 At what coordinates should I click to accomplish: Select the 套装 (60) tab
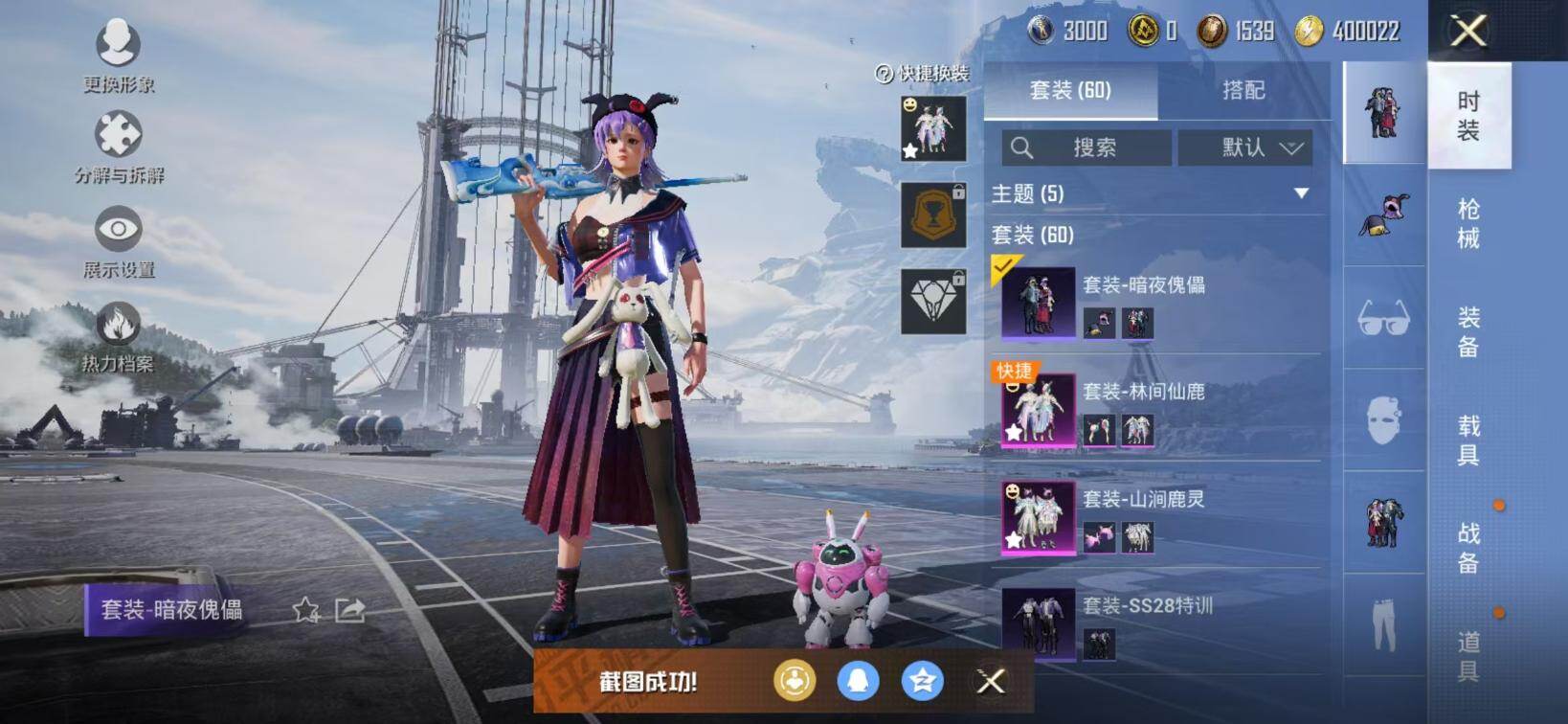(x=1070, y=90)
